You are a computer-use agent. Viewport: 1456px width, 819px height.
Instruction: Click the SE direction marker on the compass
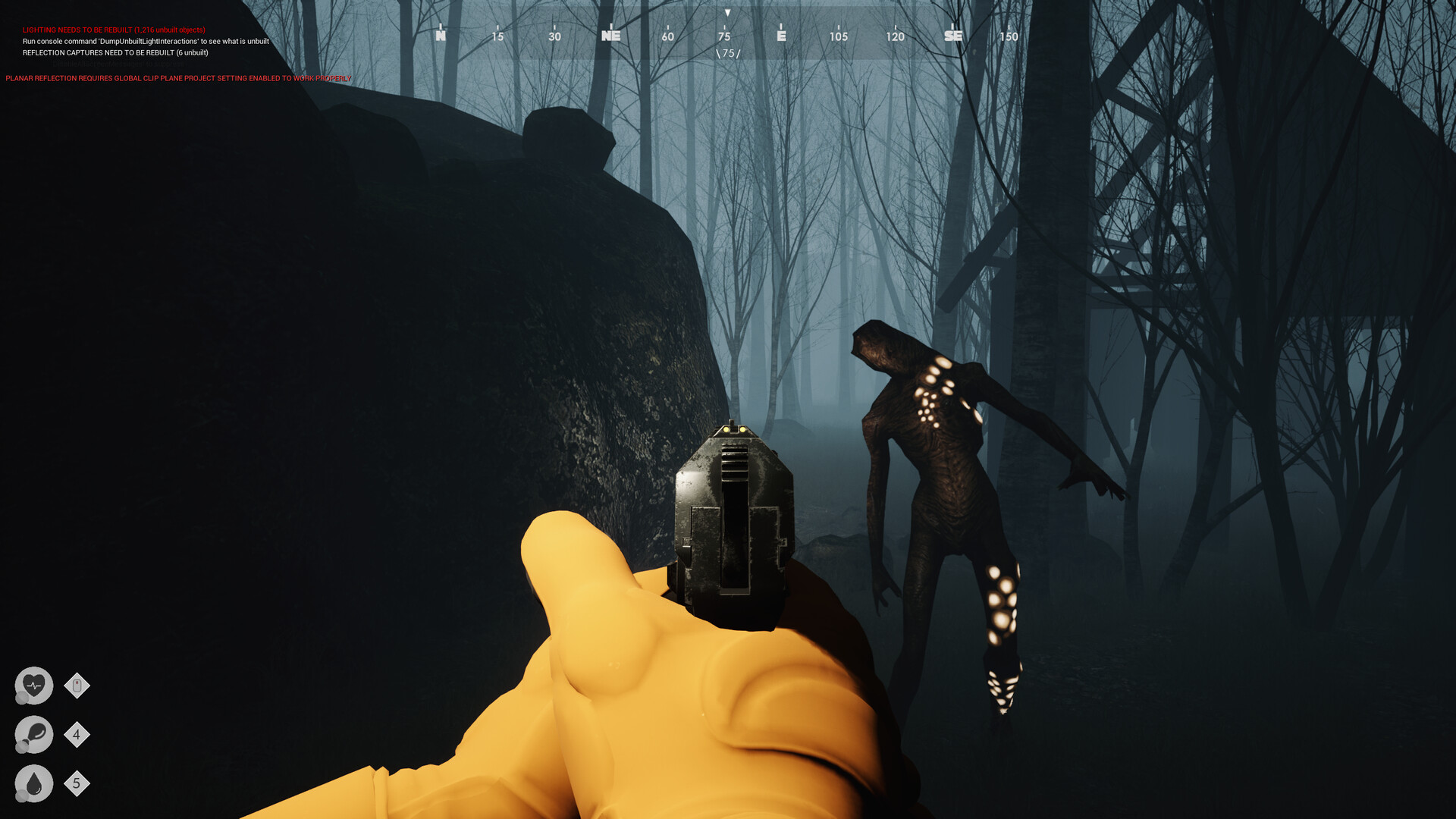[x=953, y=36]
